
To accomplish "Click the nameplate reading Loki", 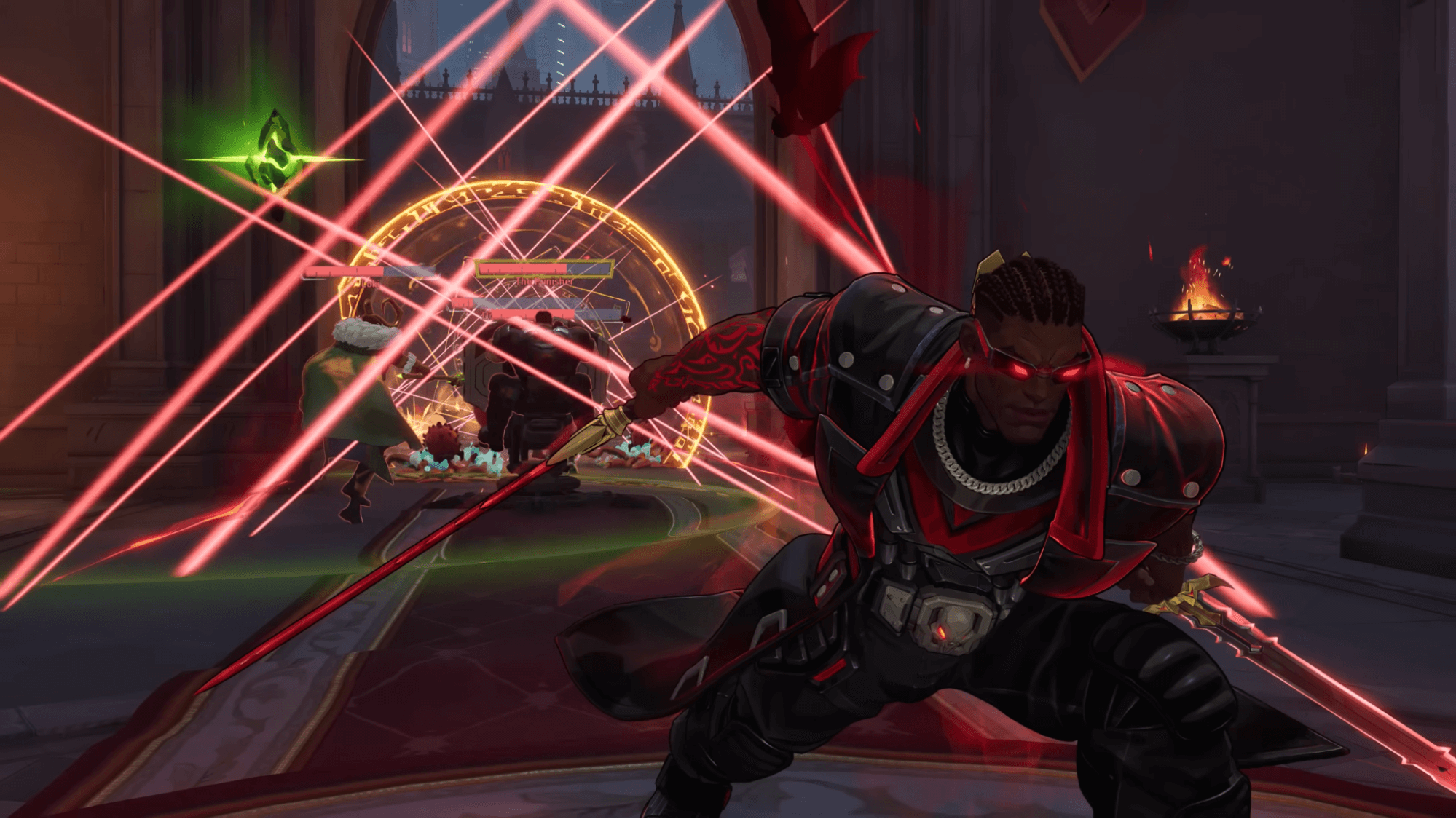I will (370, 283).
